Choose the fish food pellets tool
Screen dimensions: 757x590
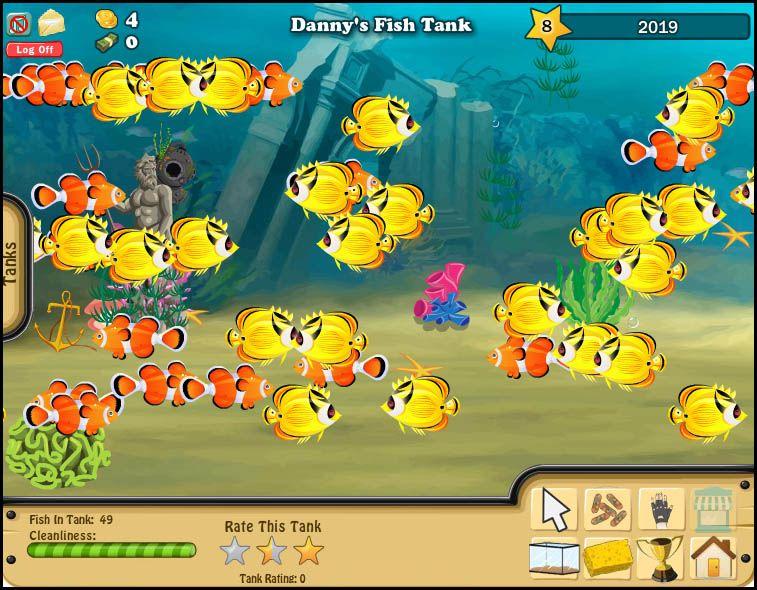[607, 509]
